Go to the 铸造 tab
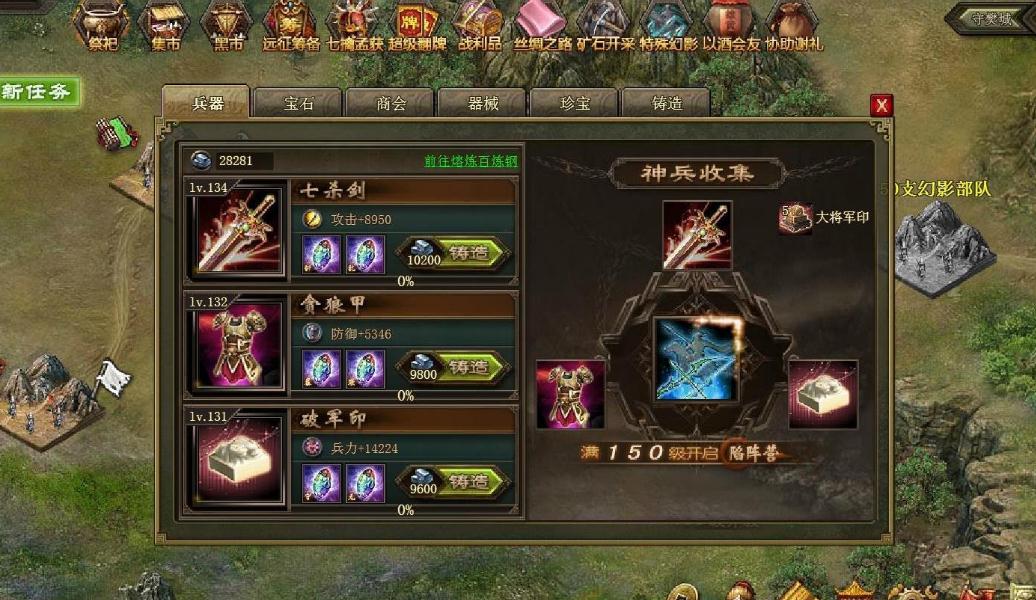 [x=665, y=103]
